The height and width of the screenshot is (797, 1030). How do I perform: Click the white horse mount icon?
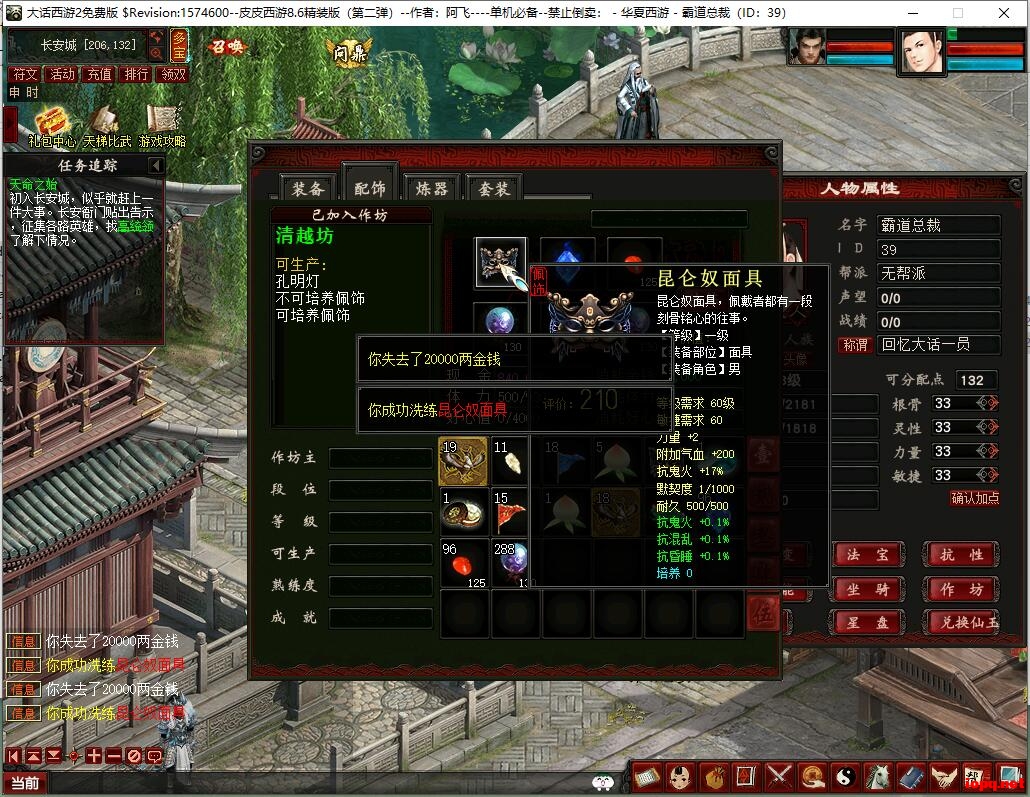point(878,777)
